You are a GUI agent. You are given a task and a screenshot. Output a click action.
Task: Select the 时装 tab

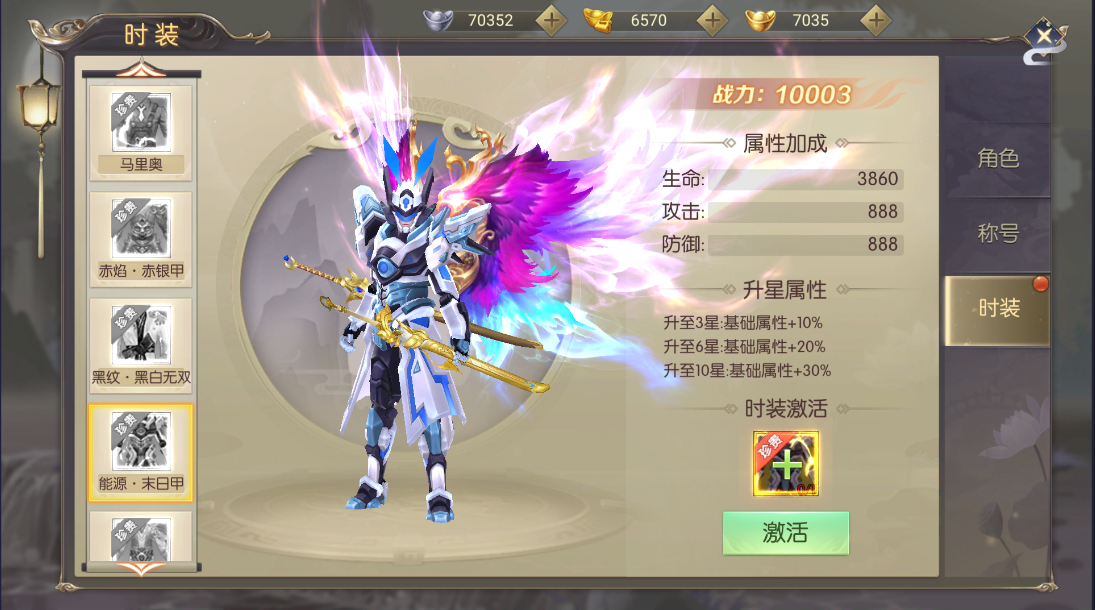click(x=997, y=308)
